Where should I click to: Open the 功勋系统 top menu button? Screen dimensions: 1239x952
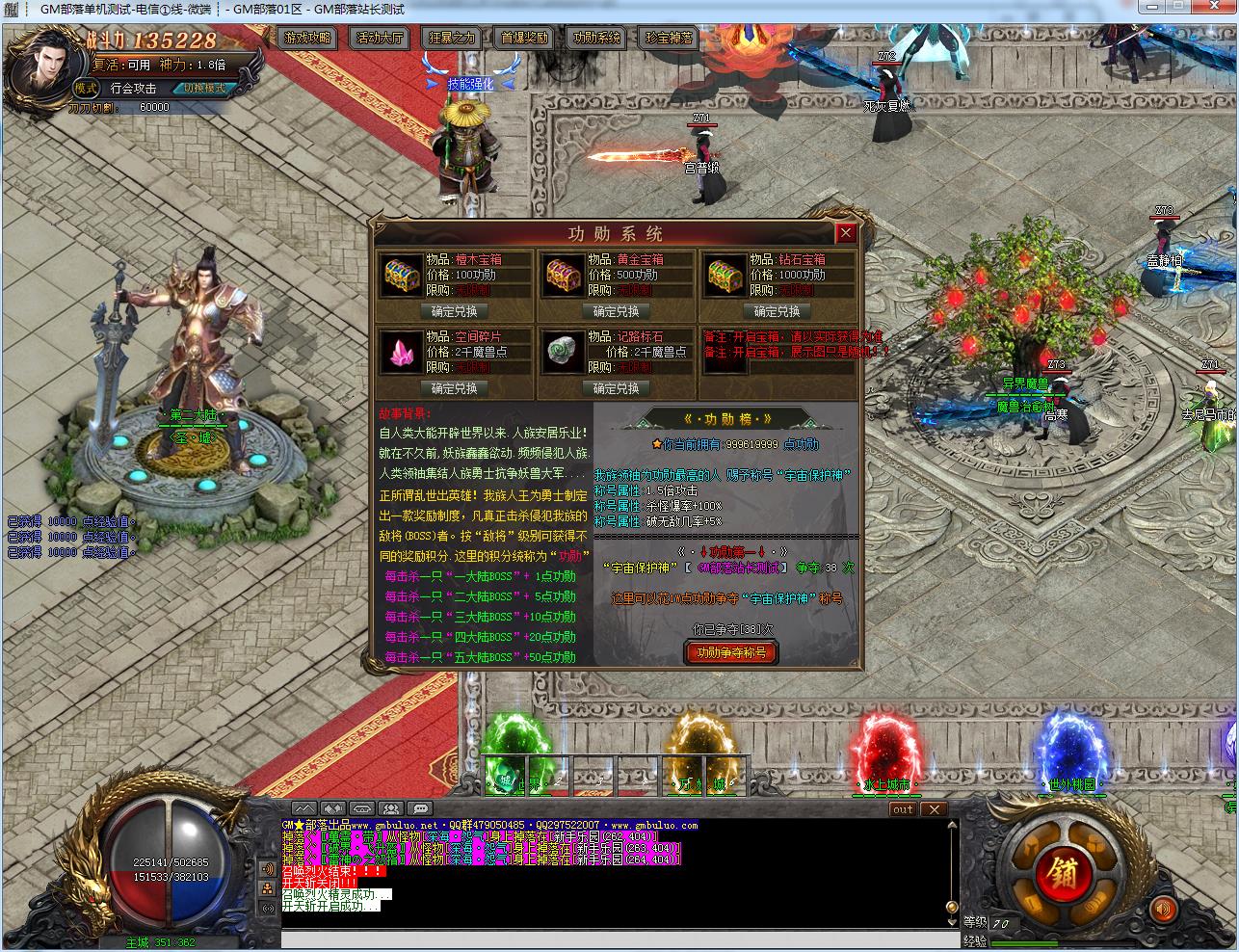(596, 39)
